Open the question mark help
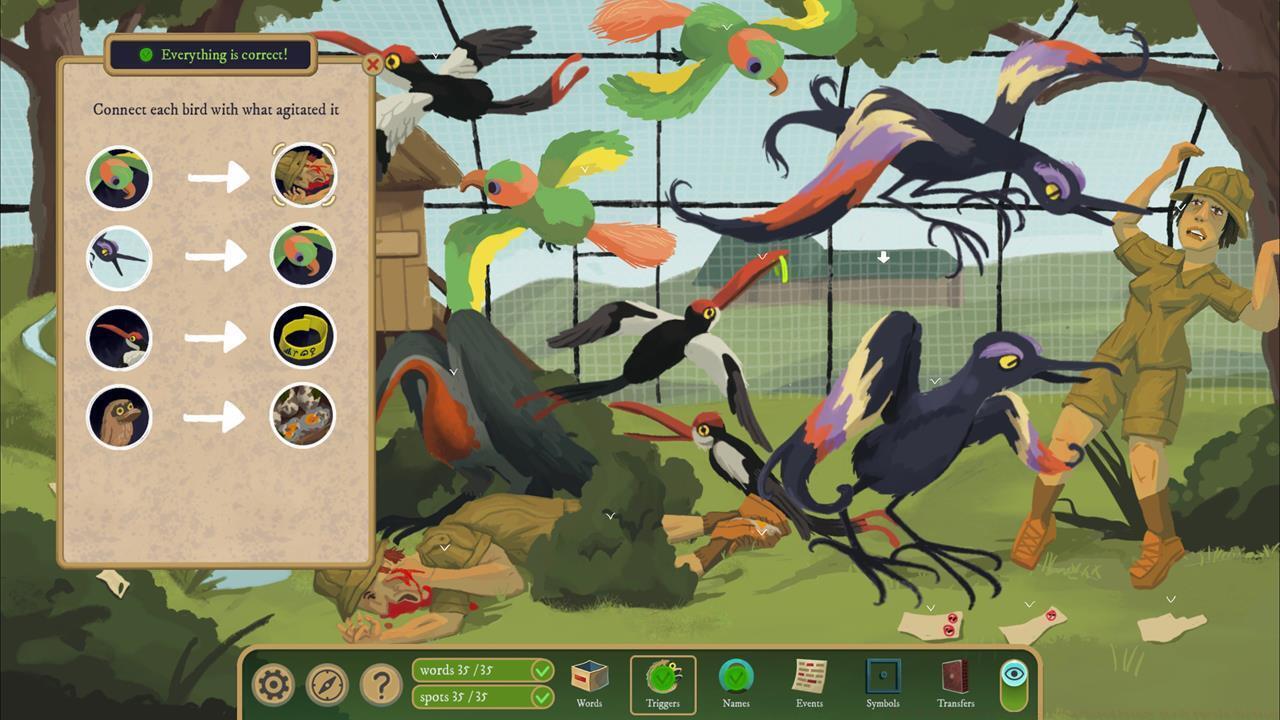The width and height of the screenshot is (1280, 720). (x=381, y=684)
